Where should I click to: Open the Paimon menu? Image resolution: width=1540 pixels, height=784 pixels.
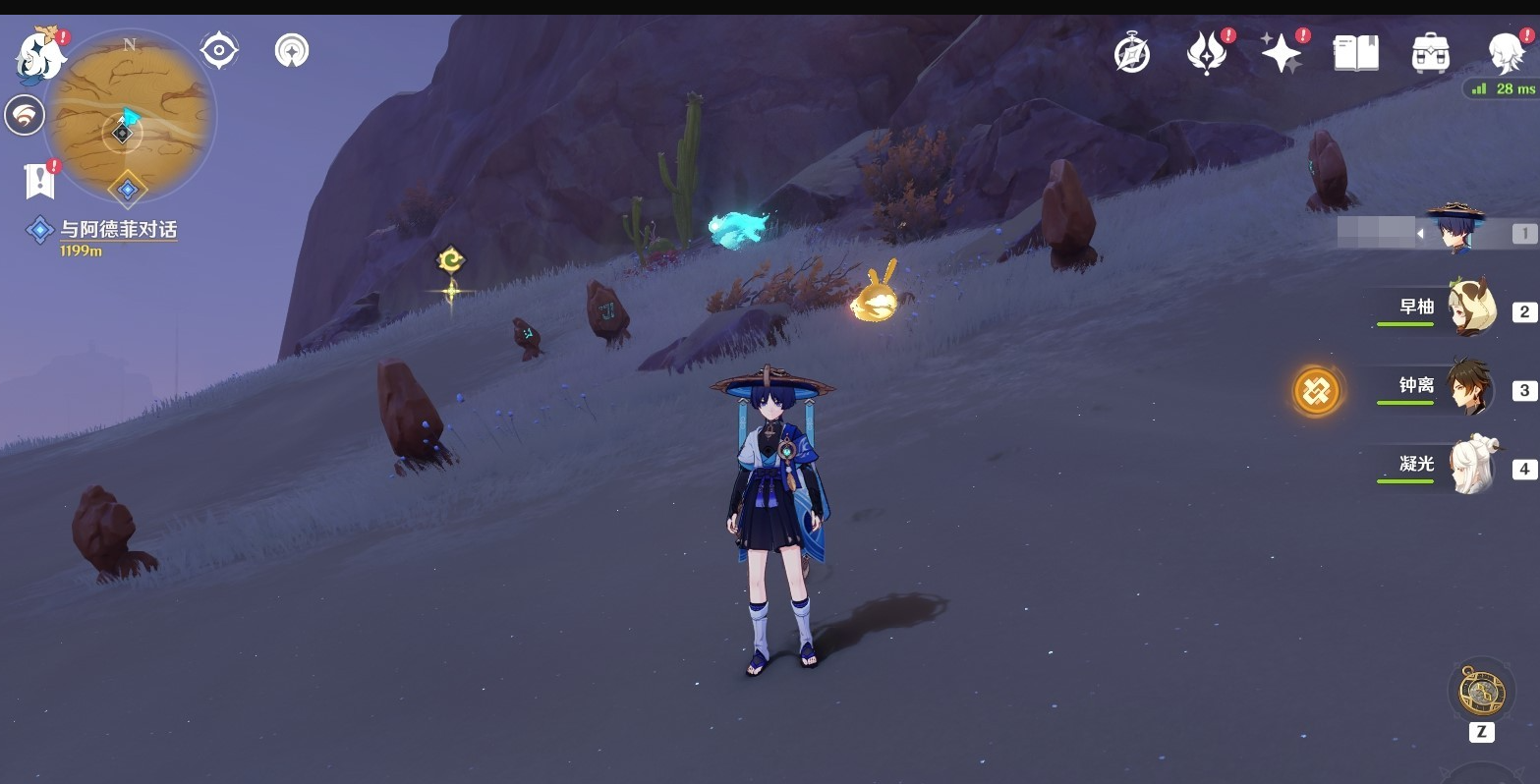tap(41, 55)
